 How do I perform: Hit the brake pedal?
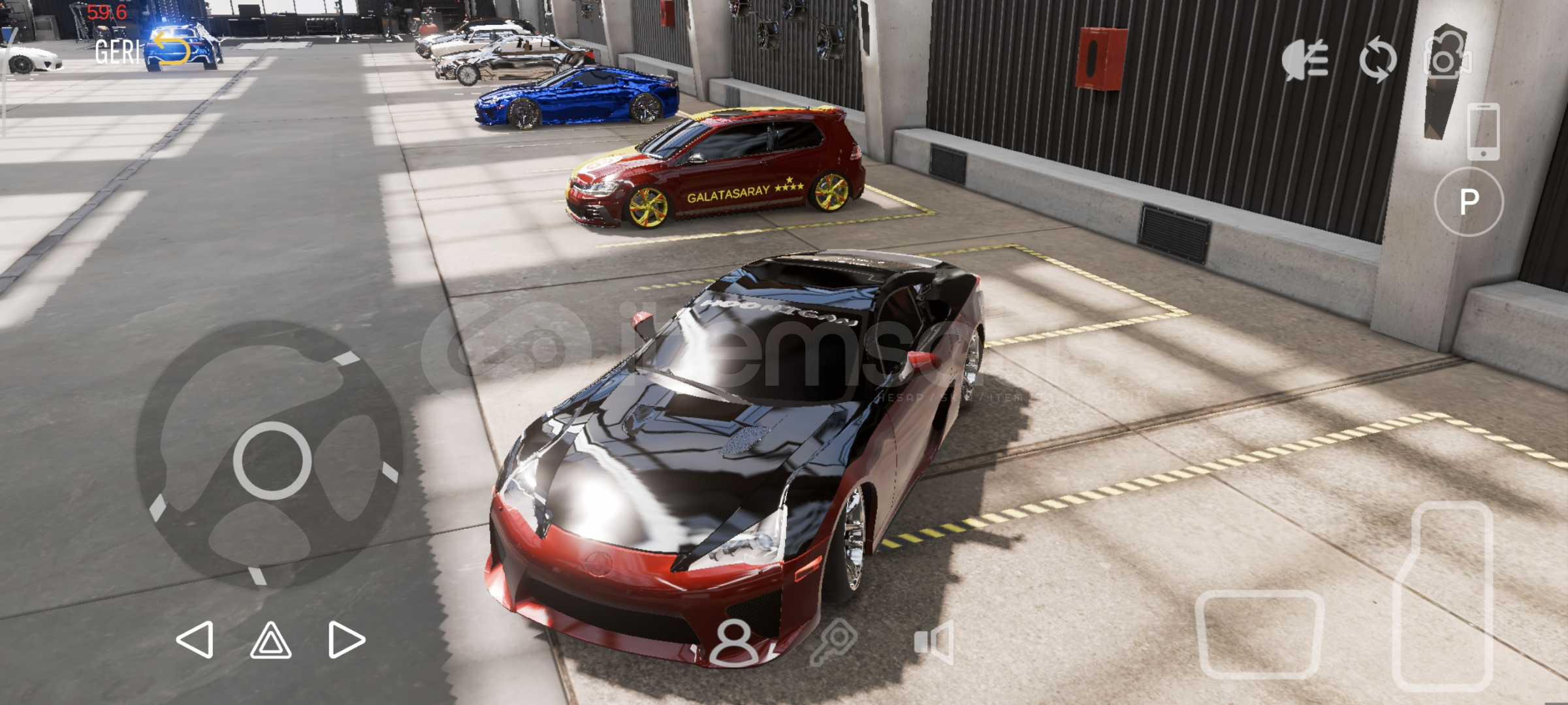pyautogui.click(x=1260, y=634)
